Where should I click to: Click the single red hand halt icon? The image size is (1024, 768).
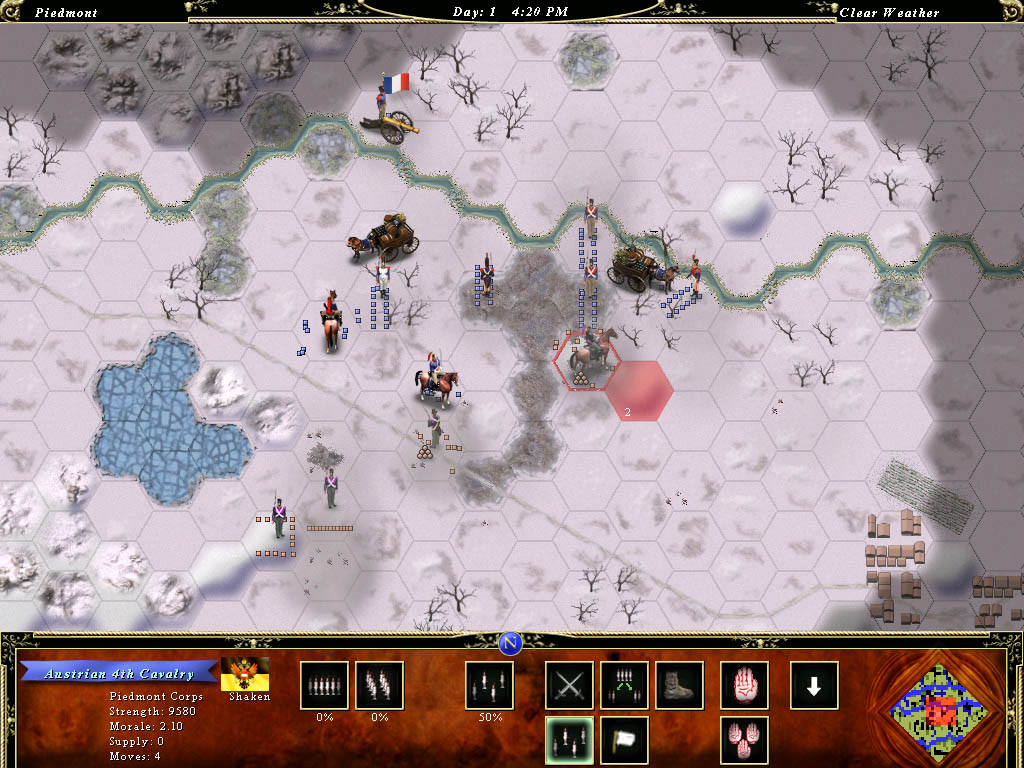pos(745,686)
